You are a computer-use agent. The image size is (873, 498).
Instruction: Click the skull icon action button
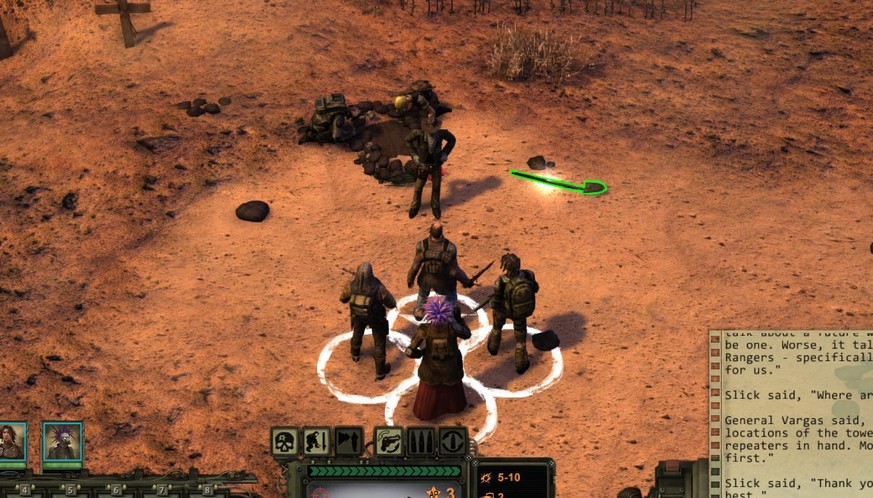pos(285,441)
